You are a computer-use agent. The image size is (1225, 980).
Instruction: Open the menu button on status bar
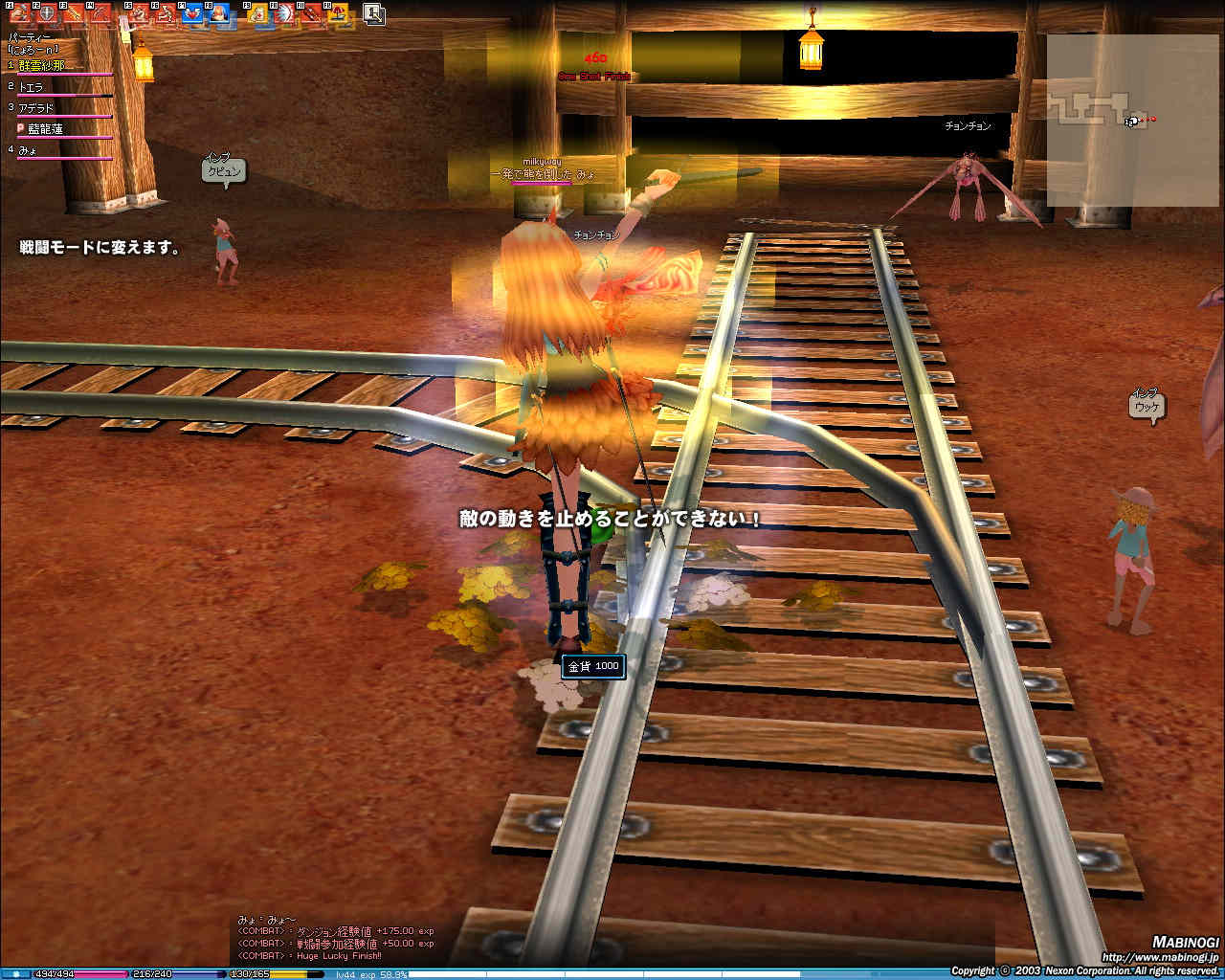(x=16, y=974)
